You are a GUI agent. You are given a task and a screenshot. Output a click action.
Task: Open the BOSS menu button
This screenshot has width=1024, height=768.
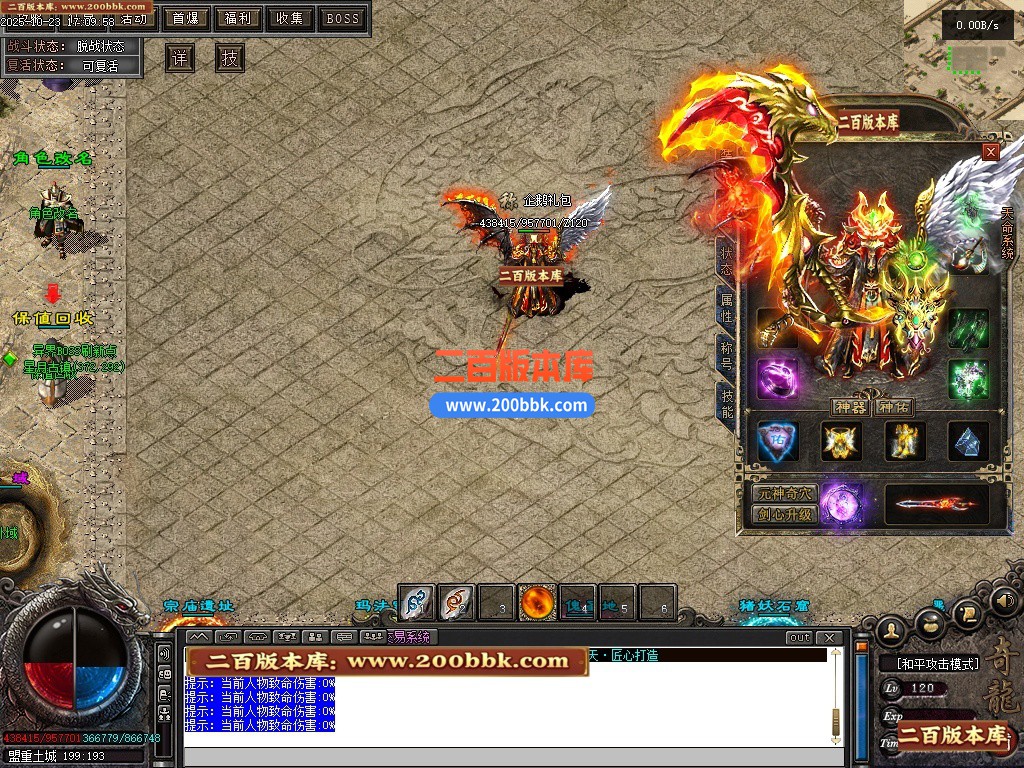343,18
